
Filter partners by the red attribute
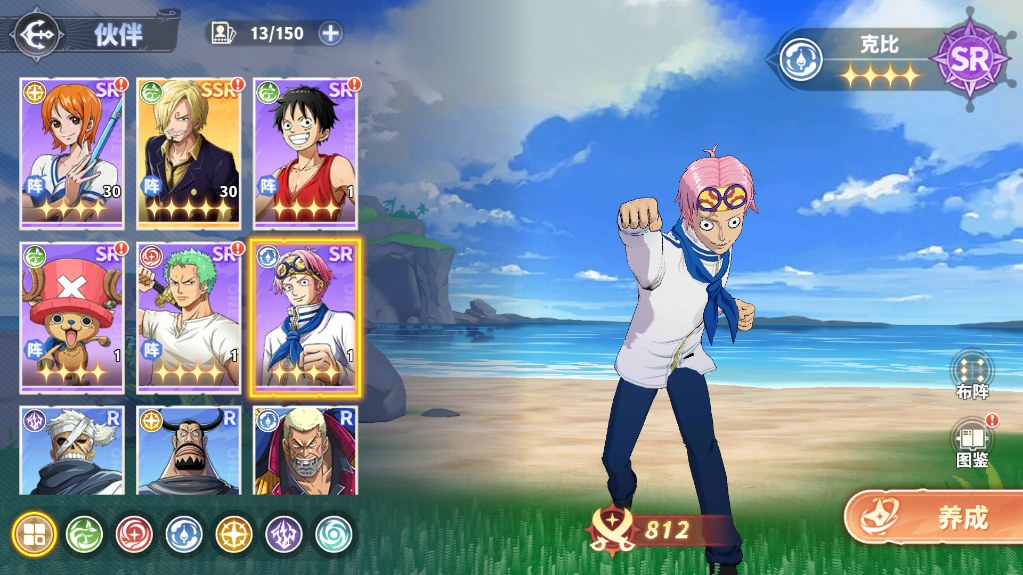(135, 534)
